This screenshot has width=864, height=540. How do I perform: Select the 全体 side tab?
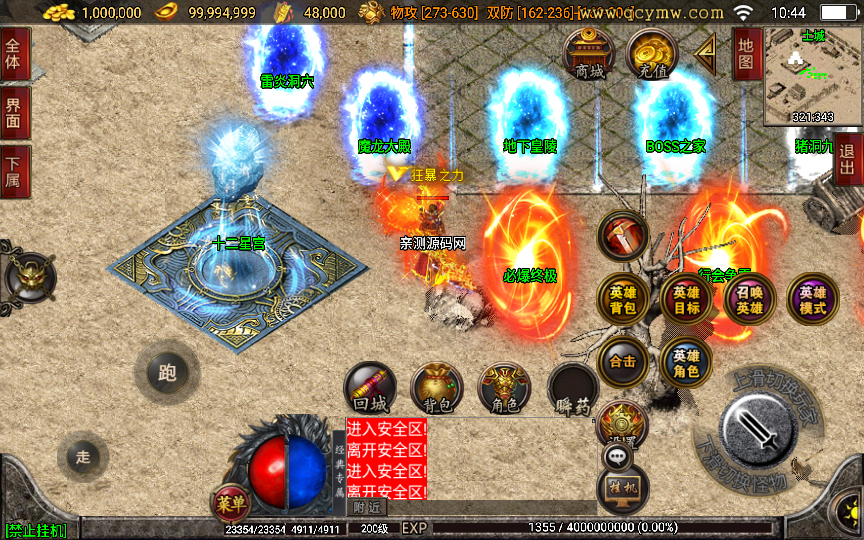click(x=14, y=54)
